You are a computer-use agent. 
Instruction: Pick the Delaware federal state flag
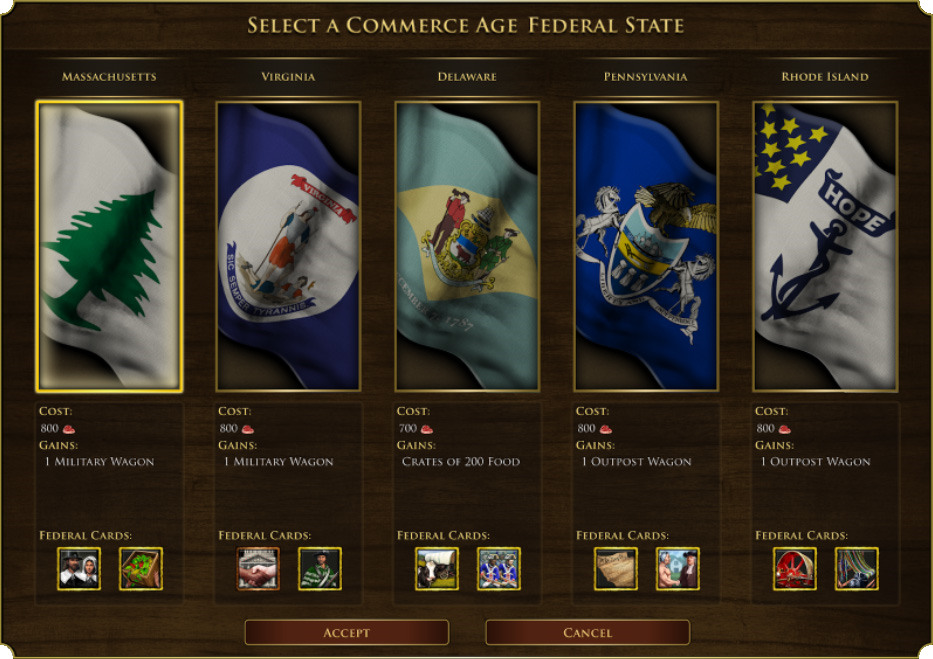click(467, 246)
